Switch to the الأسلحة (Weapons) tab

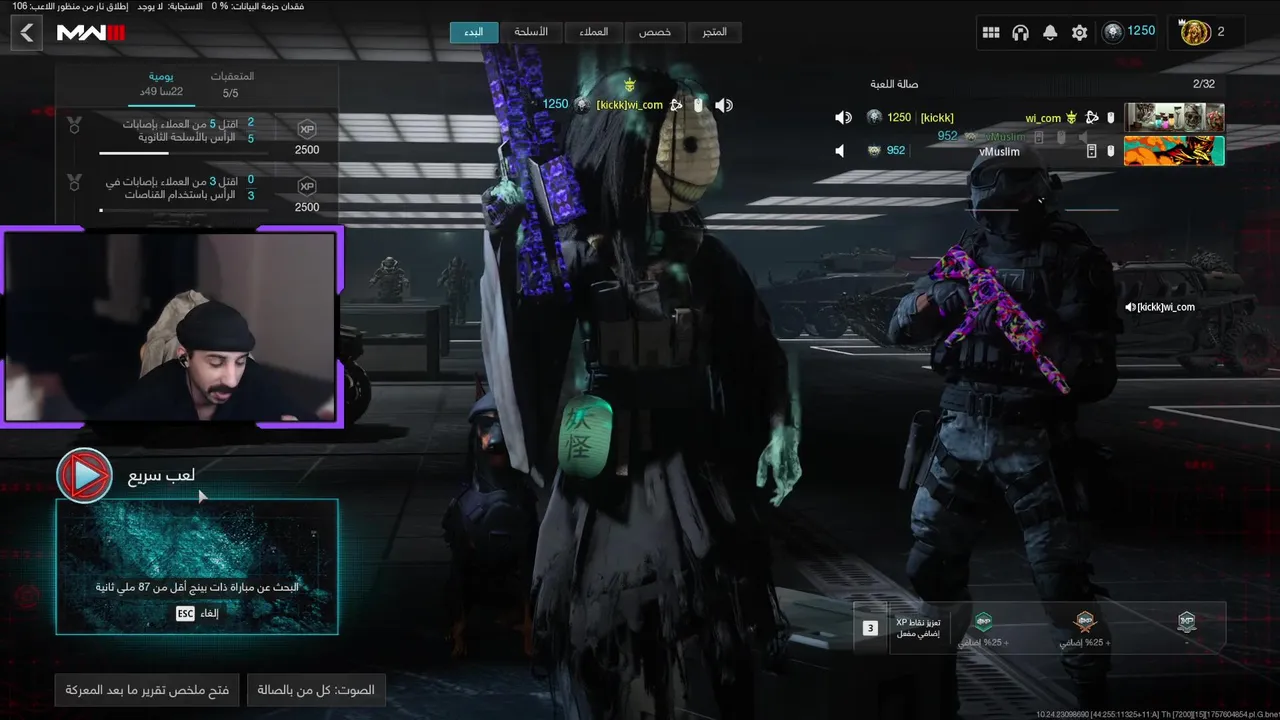click(x=531, y=32)
